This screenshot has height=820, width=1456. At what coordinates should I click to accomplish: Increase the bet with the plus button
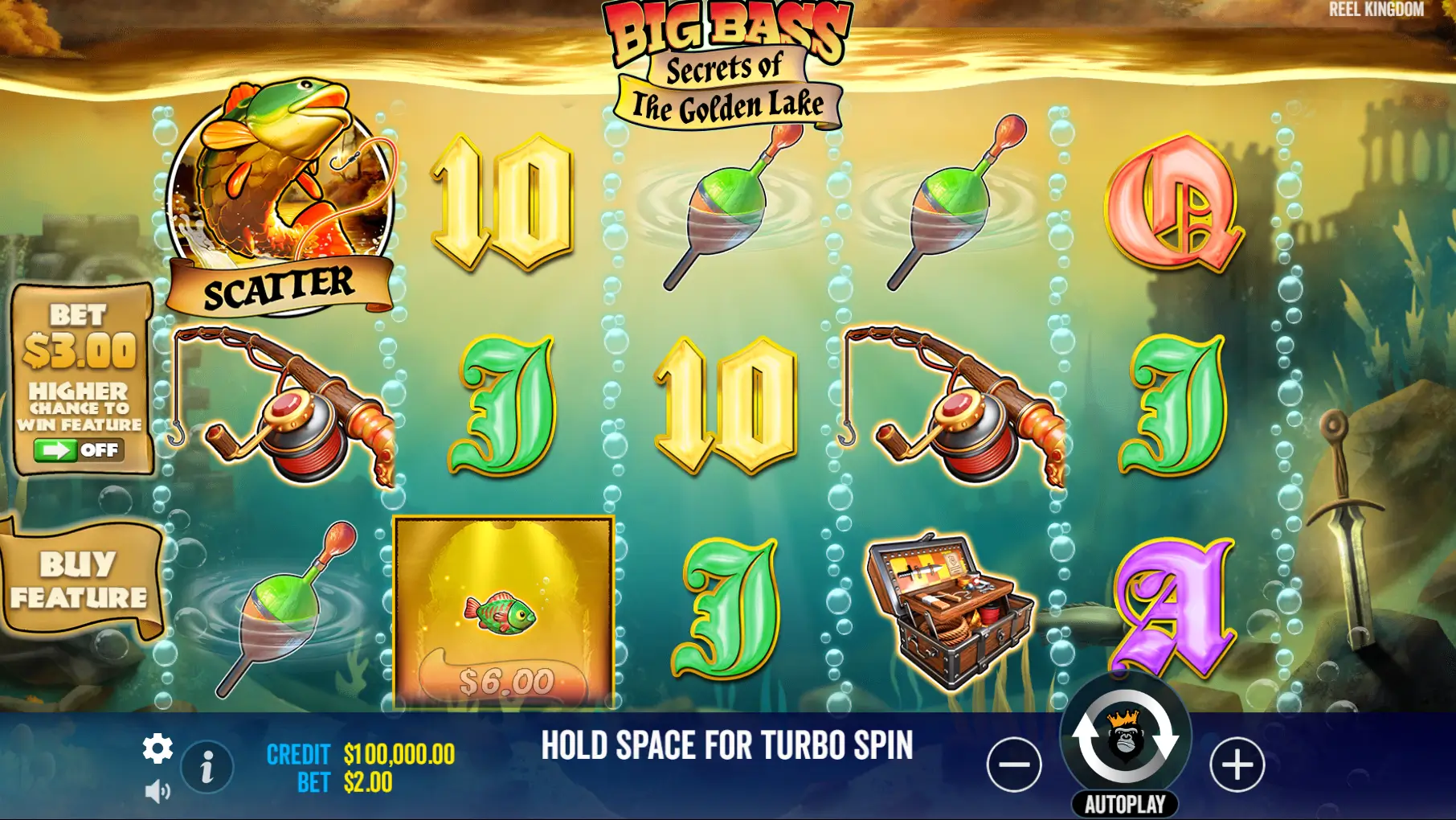(x=1237, y=765)
